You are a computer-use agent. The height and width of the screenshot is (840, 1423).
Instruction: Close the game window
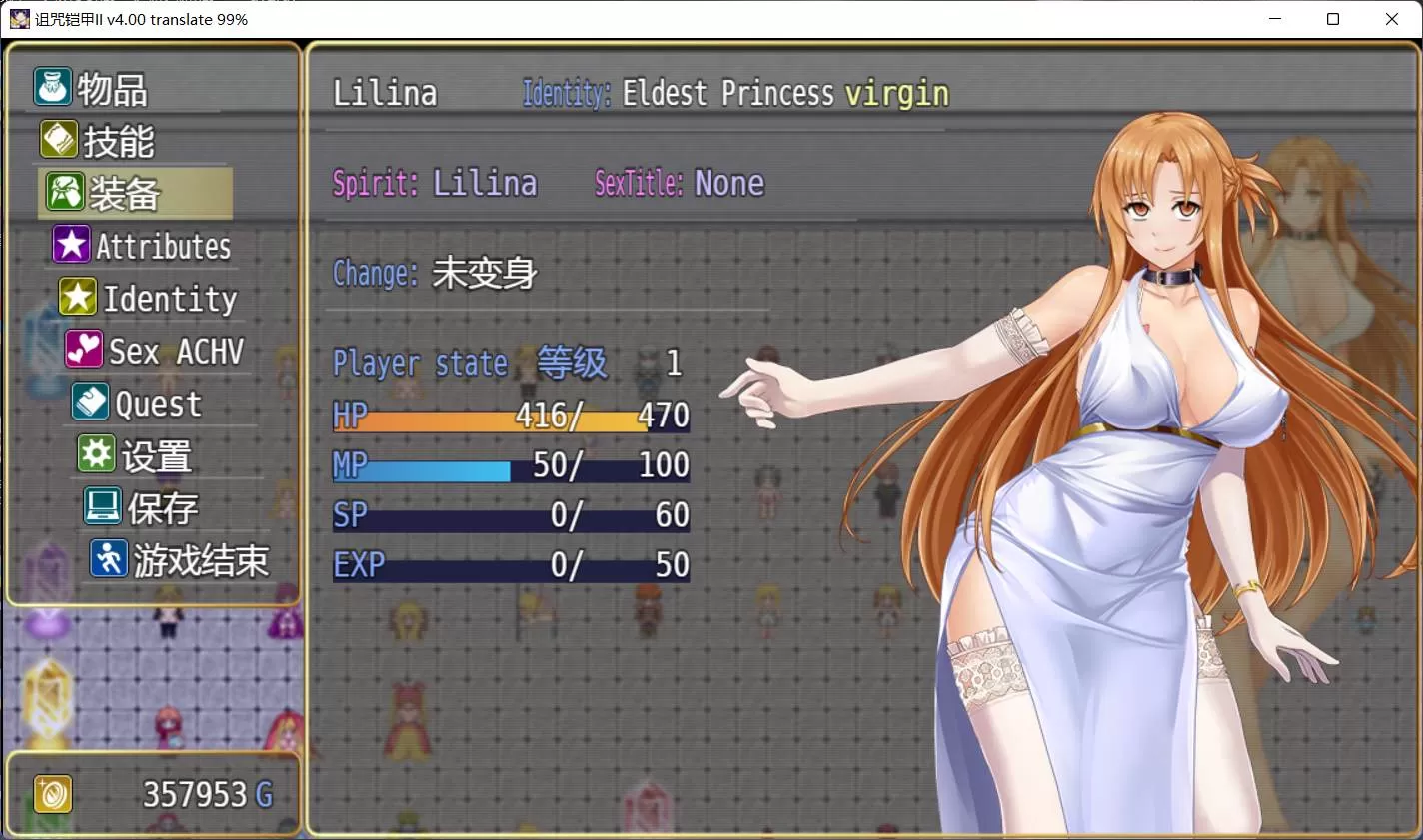point(1391,19)
